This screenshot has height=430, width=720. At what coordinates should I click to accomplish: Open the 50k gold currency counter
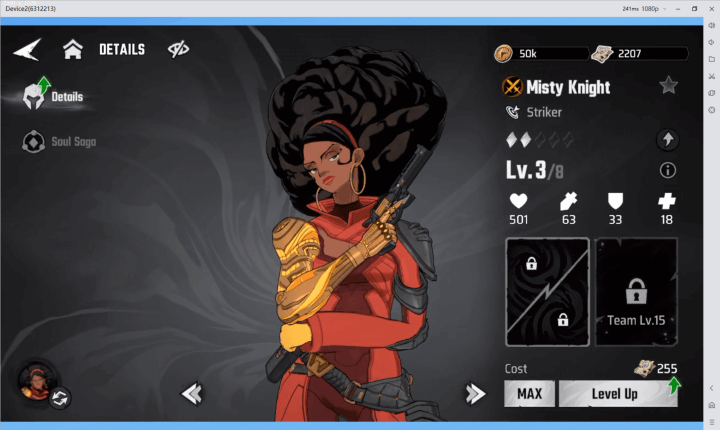pos(540,53)
